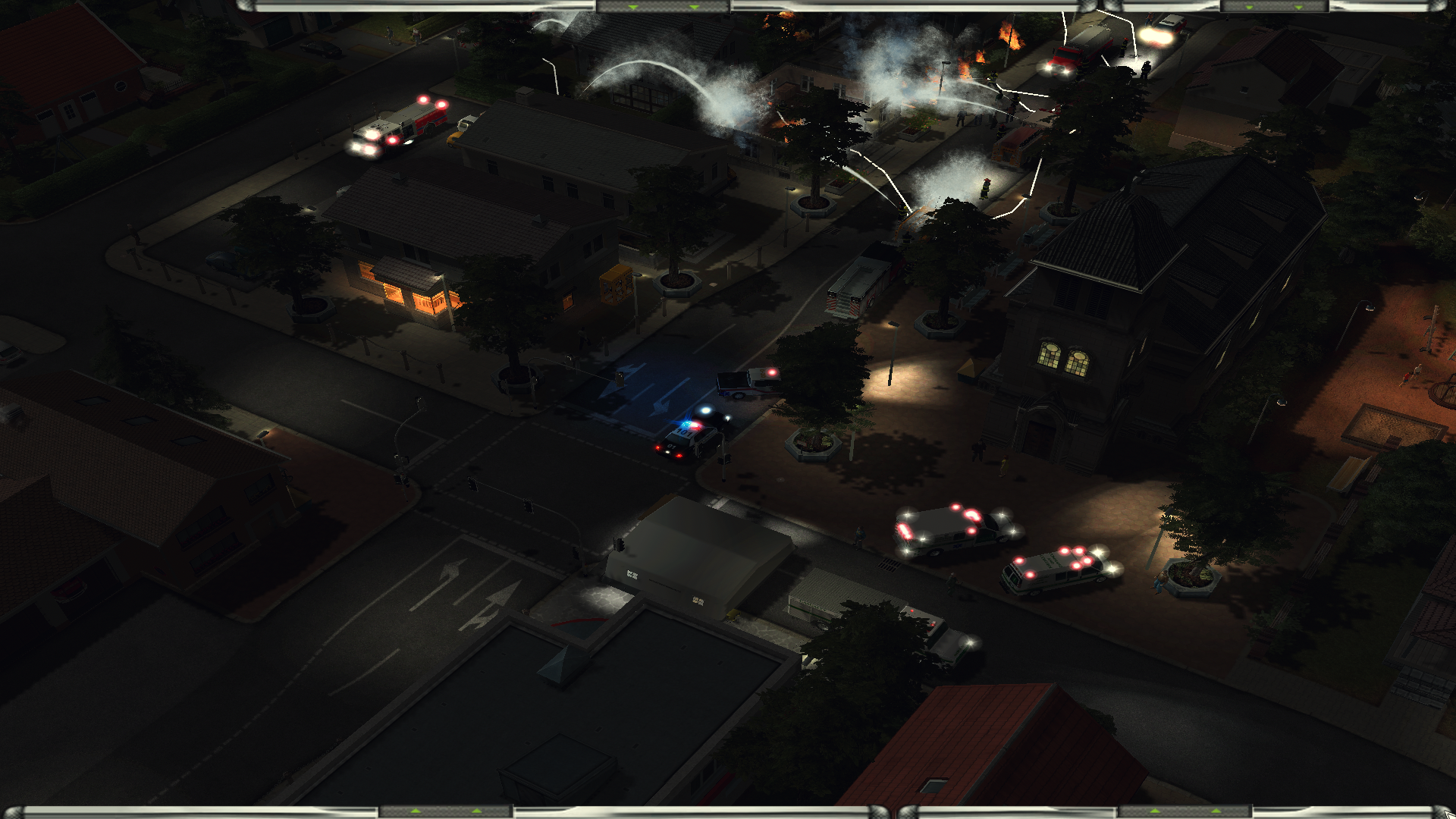Expand the longer collapsed panel along the bottom edge
Image resolution: width=1456 pixels, height=819 pixels.
[445, 812]
